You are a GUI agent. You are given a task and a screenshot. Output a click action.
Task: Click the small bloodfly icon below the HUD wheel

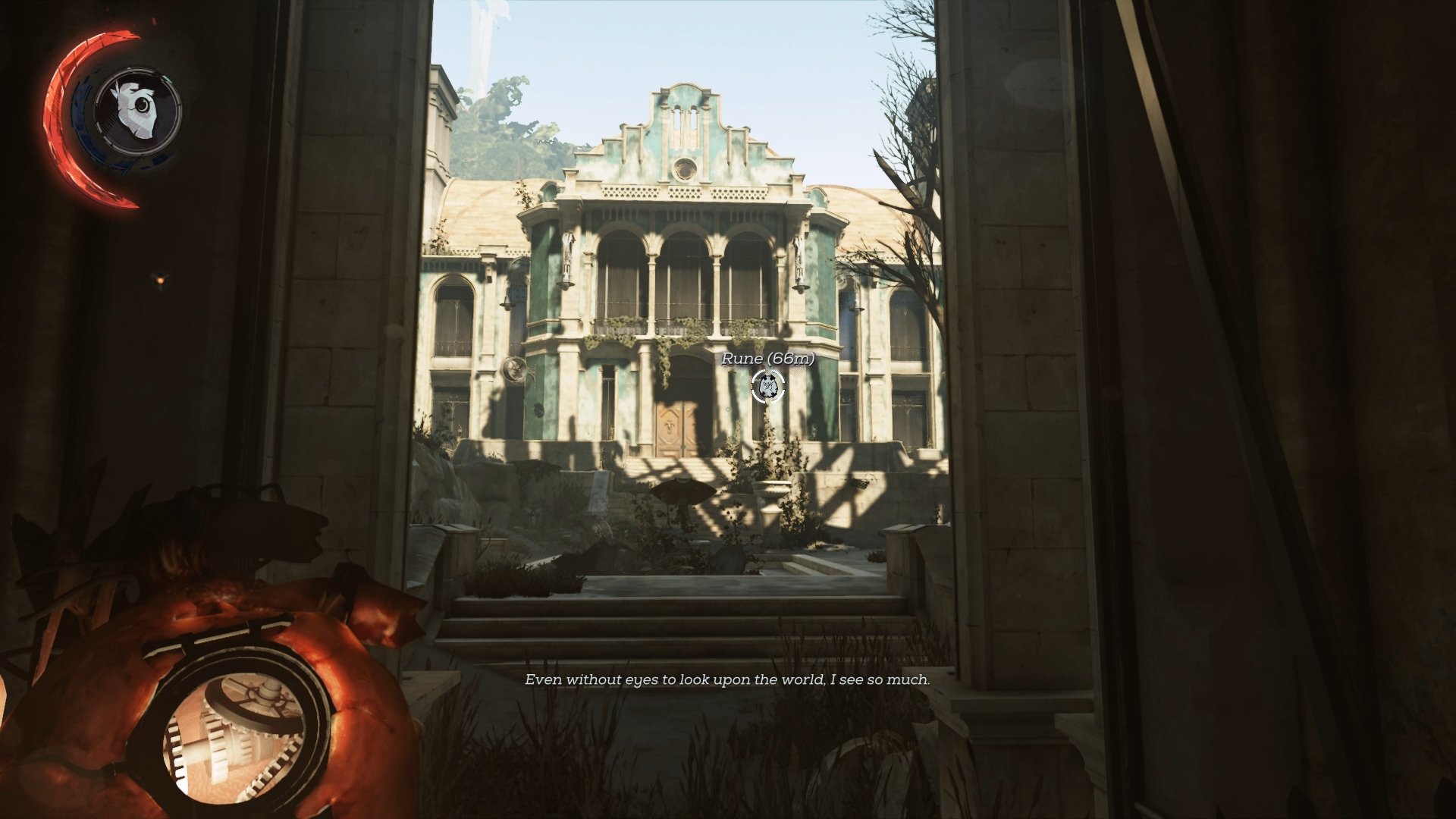pyautogui.click(x=160, y=281)
